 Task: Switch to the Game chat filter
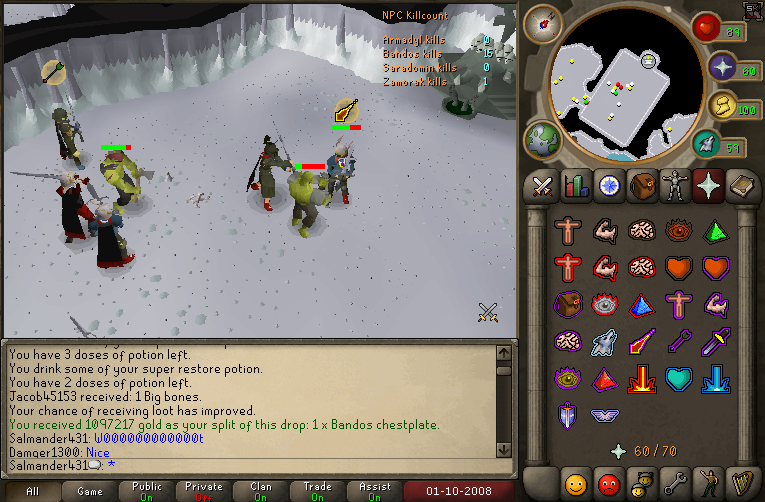coord(89,491)
